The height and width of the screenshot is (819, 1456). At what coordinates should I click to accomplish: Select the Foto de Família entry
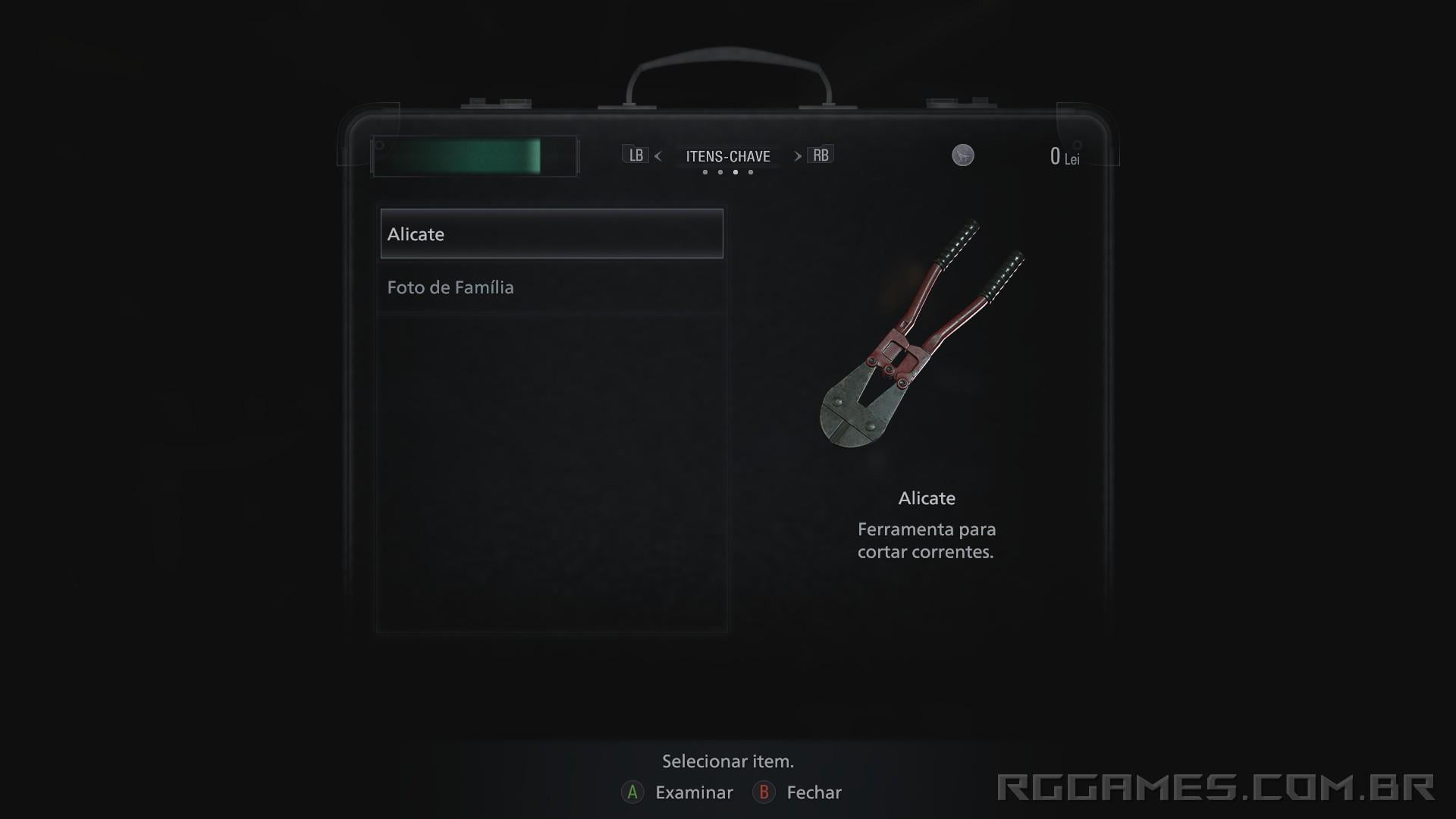(450, 287)
